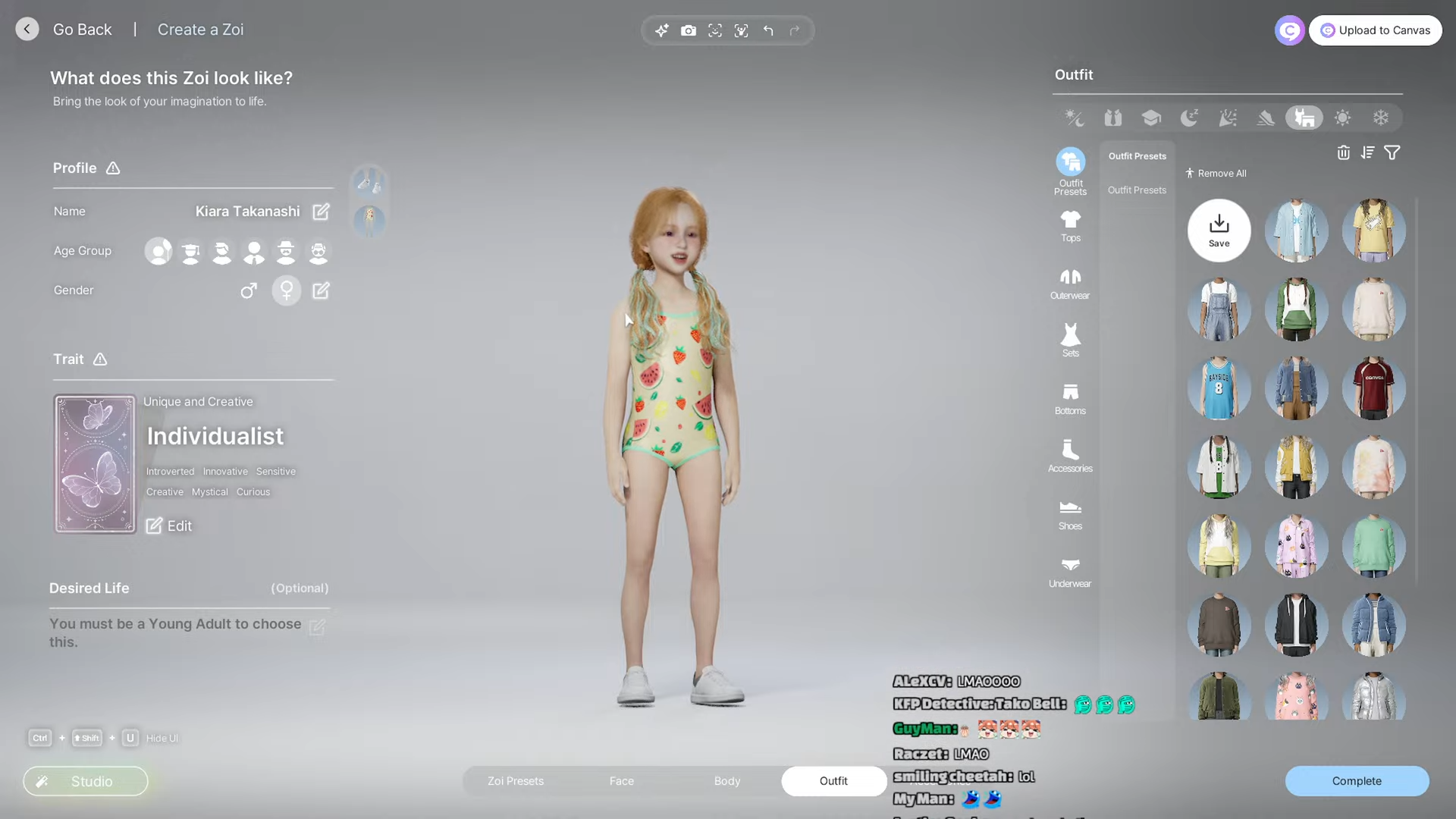Remove all clothing items
Image resolution: width=1456 pixels, height=819 pixels.
point(1216,174)
